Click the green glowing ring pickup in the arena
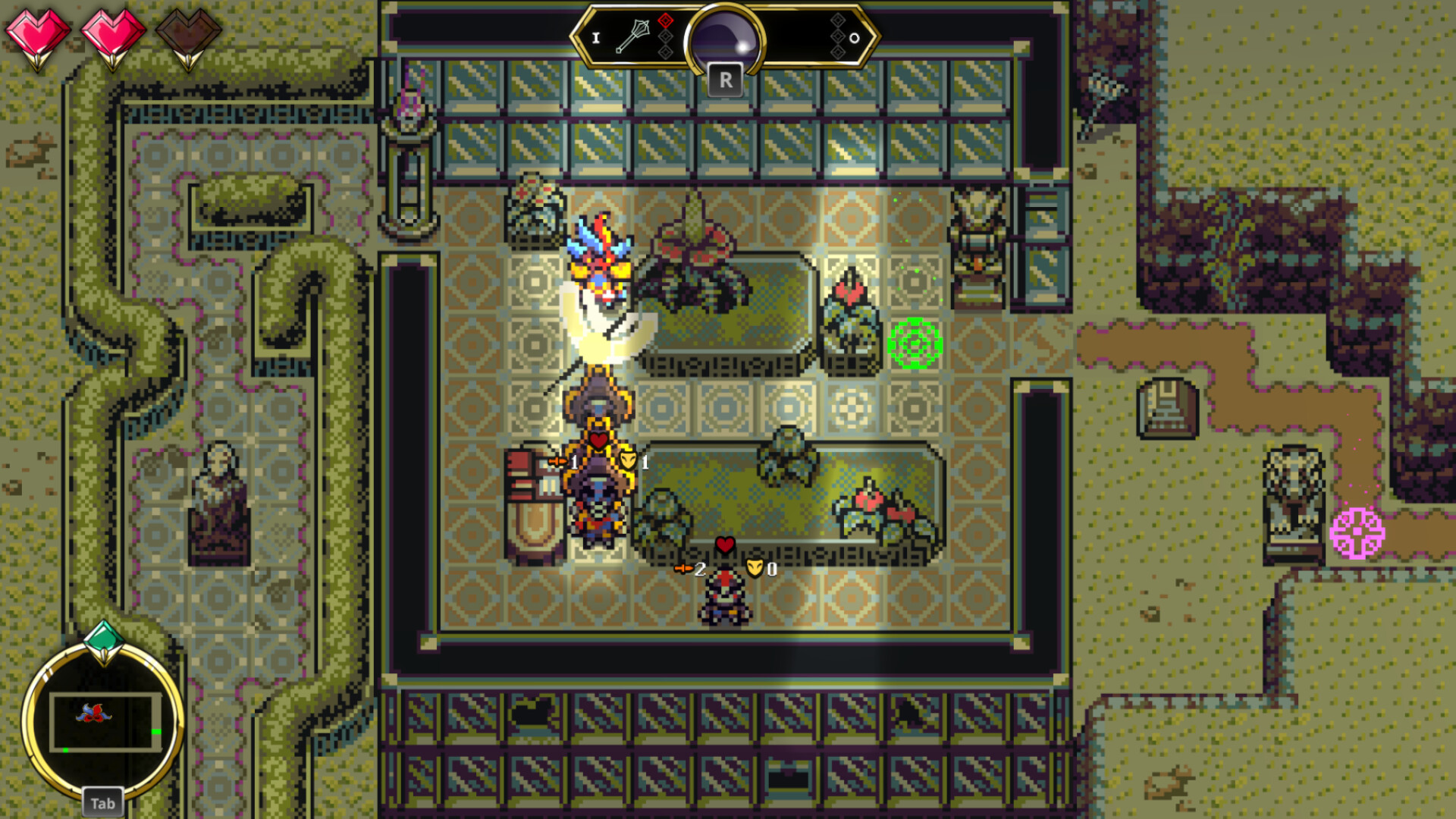This screenshot has height=819, width=1456. pos(916,343)
